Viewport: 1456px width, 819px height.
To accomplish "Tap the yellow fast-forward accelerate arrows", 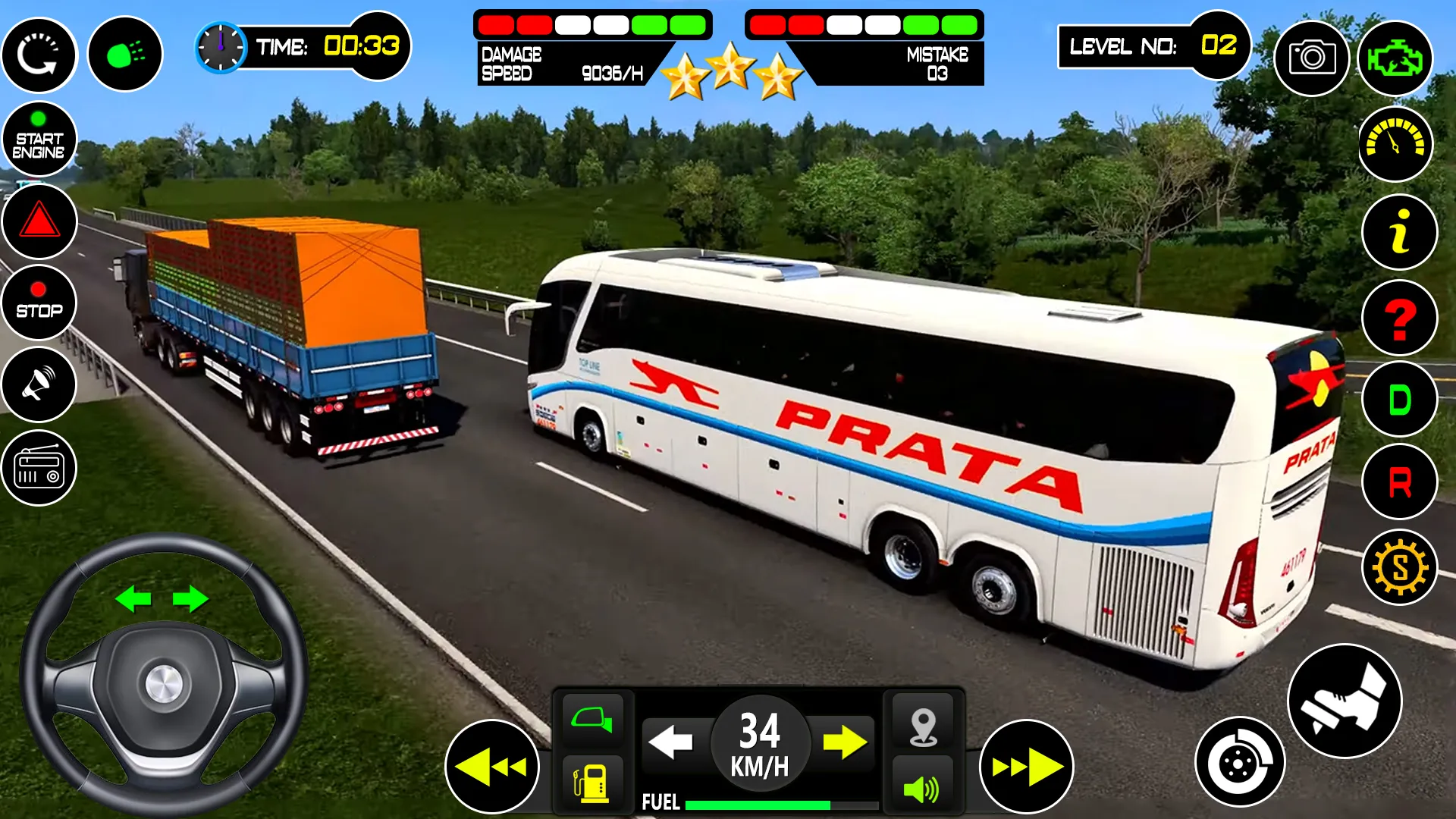I will [1026, 767].
